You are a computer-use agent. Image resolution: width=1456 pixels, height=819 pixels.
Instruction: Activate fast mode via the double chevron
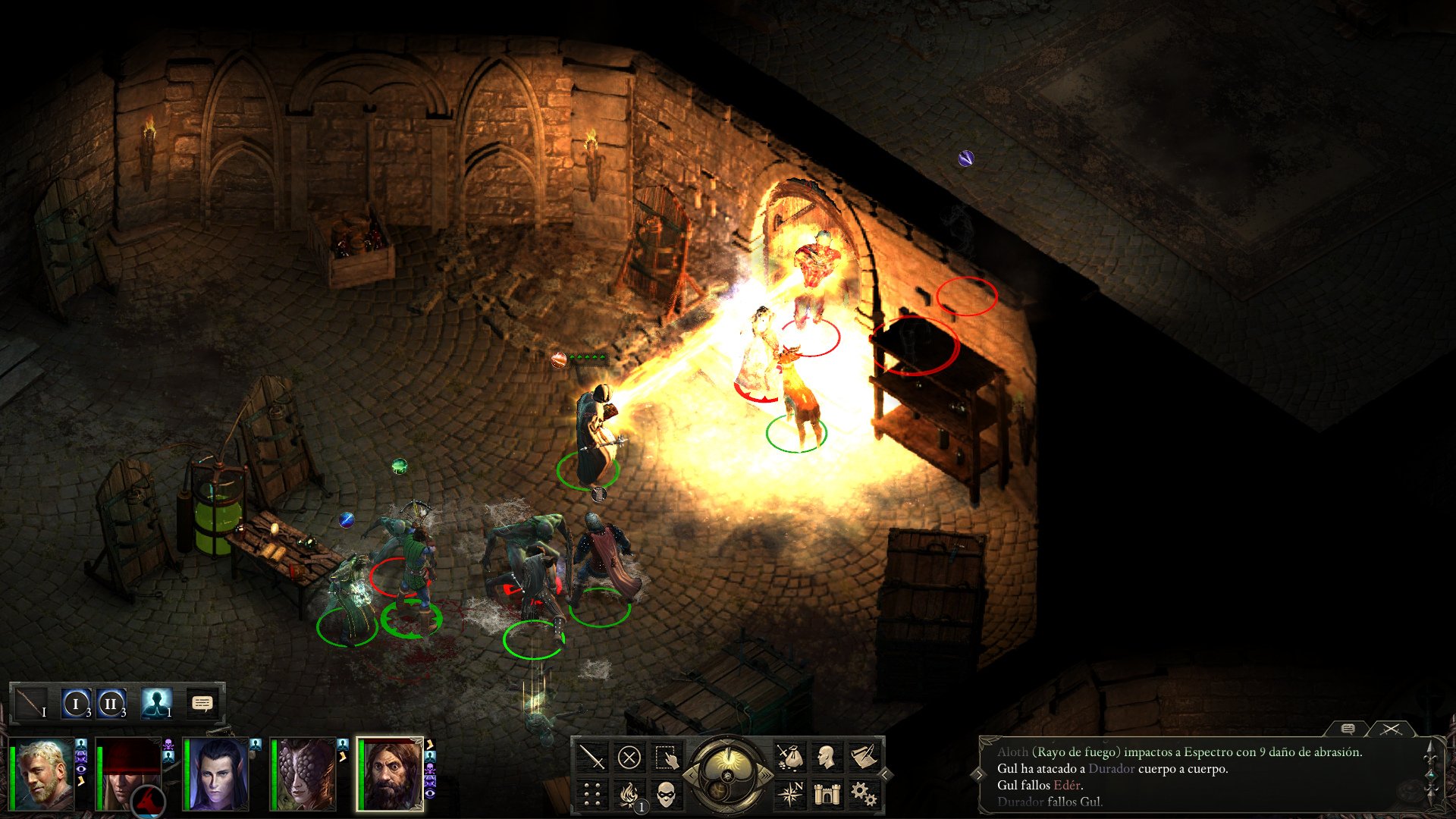click(x=766, y=775)
